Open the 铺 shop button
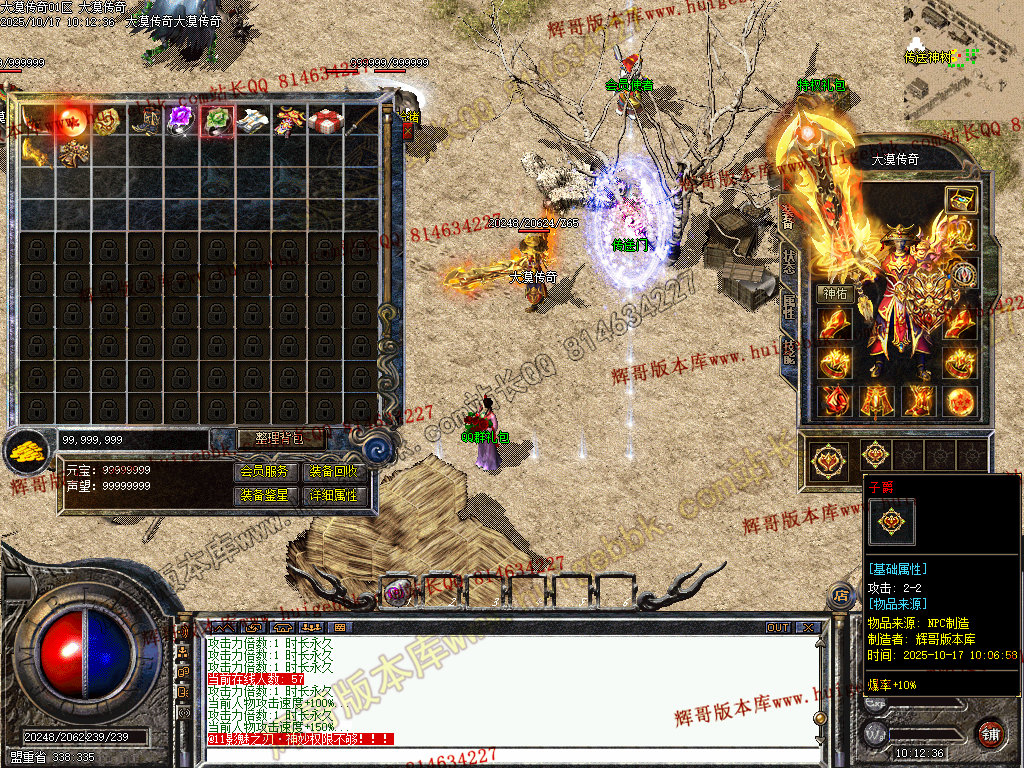 990,732
